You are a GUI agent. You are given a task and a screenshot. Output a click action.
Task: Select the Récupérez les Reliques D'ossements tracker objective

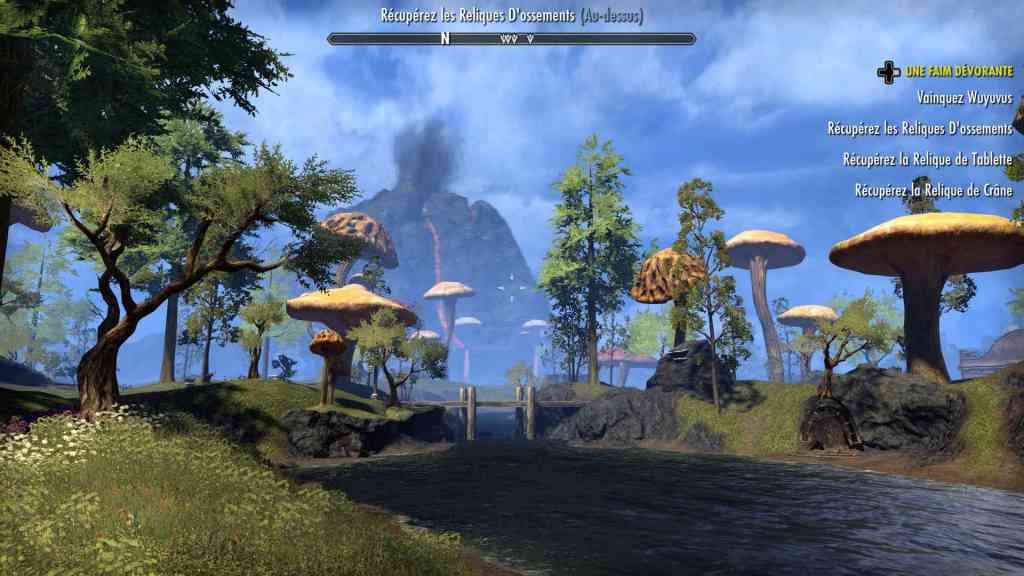click(x=920, y=129)
